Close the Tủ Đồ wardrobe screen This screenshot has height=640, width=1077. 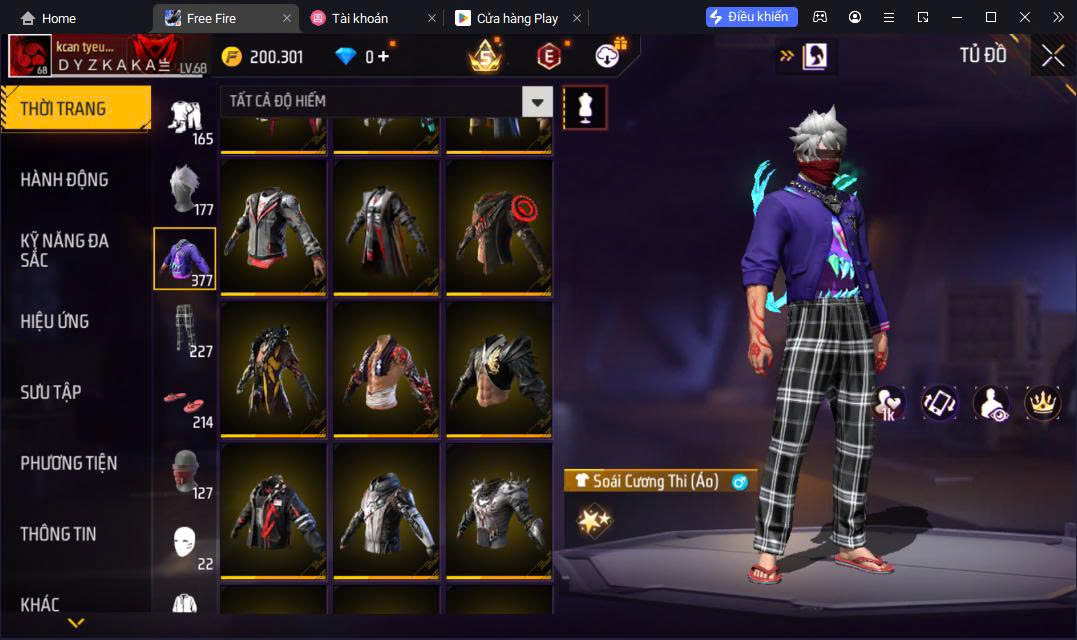pos(1052,56)
